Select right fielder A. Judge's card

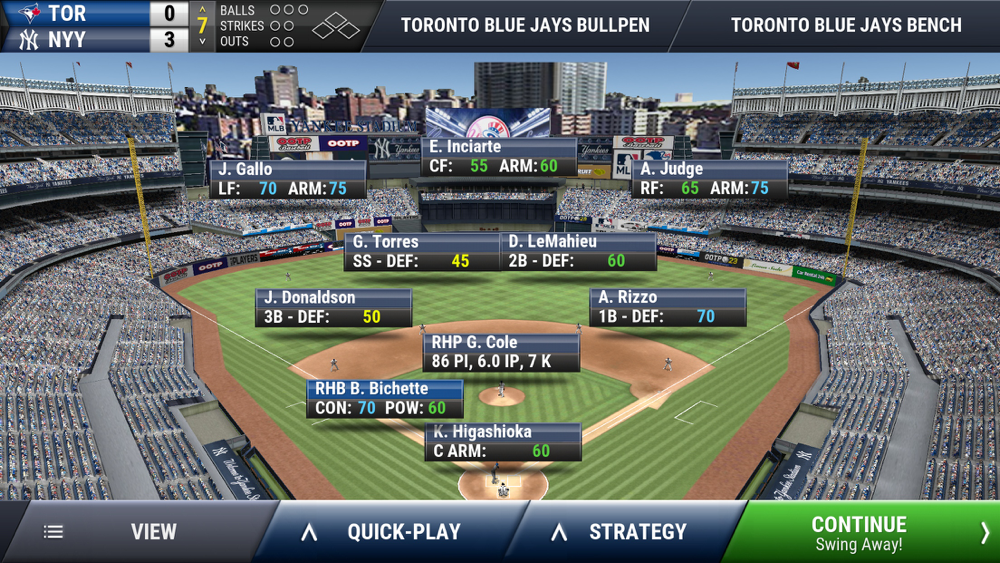point(709,179)
